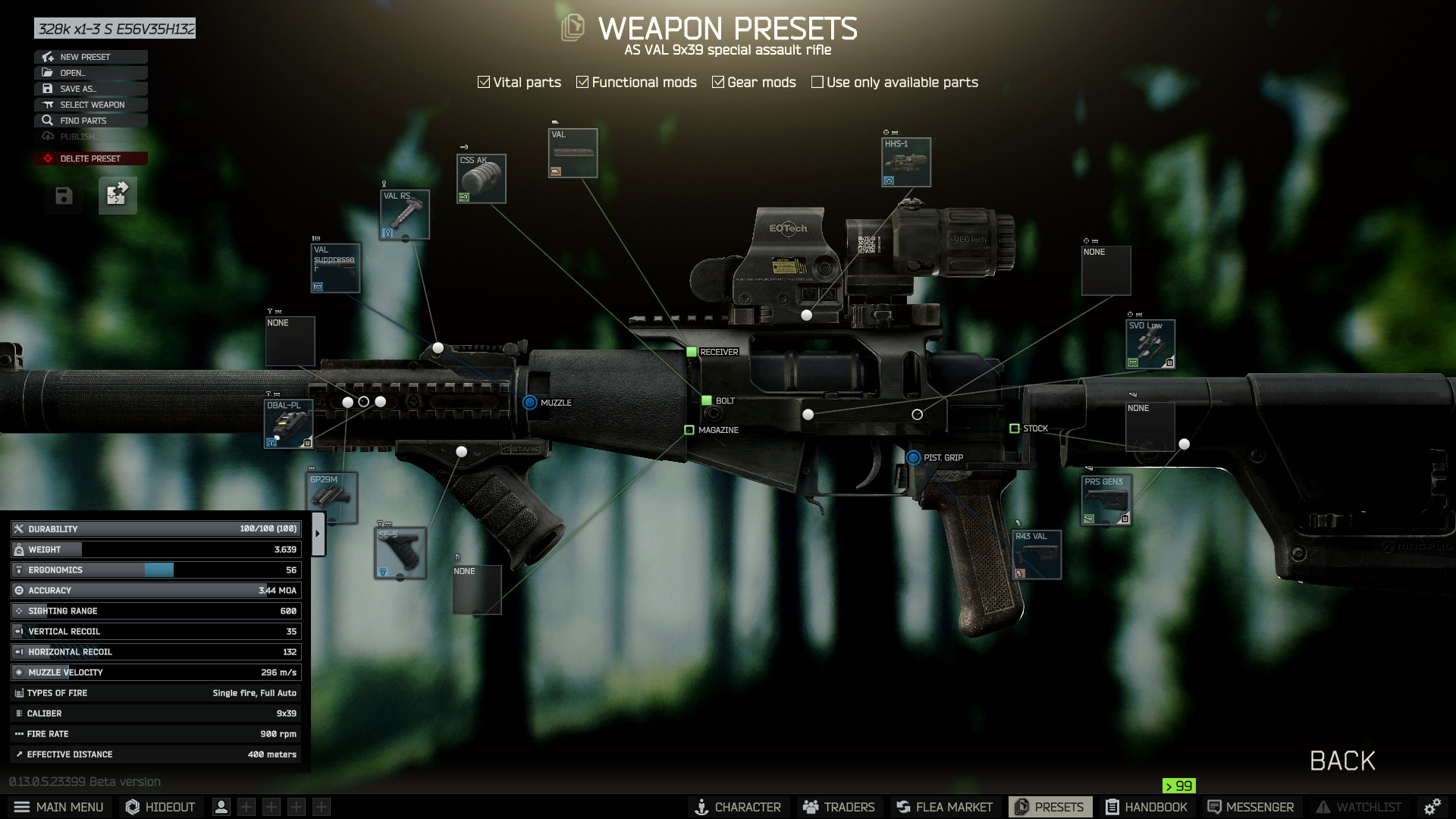Select the PRS GEN3 stock slot
Viewport: 1456px width, 819px height.
click(x=1106, y=500)
